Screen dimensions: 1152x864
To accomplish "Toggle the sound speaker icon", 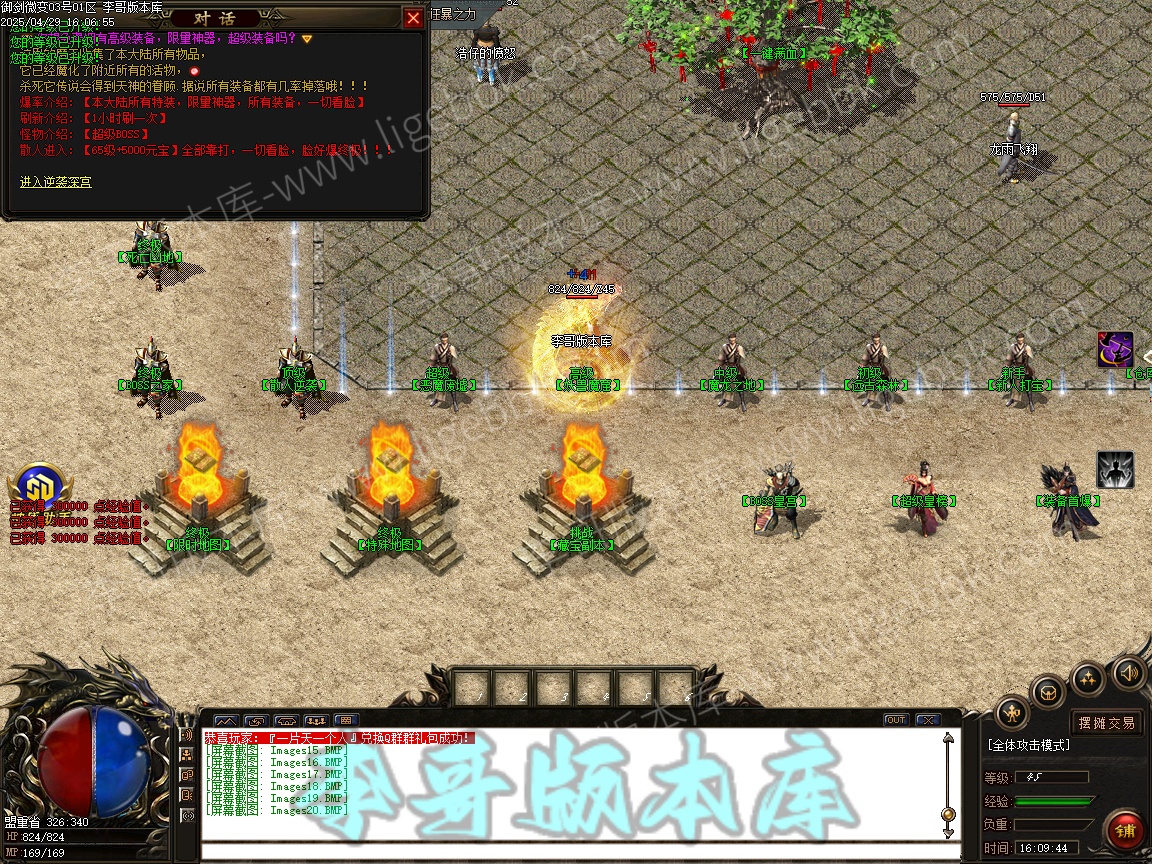I will (1129, 672).
